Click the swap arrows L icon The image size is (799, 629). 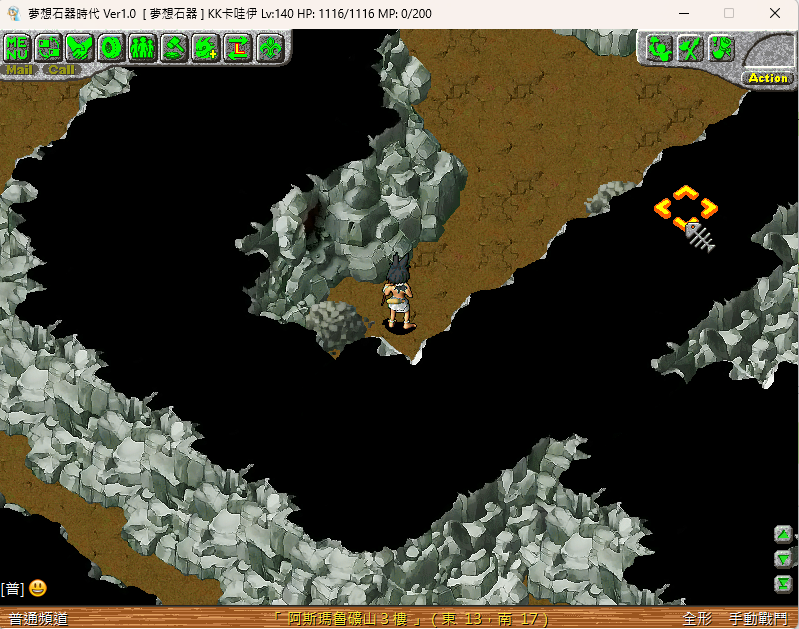pyautogui.click(x=238, y=47)
